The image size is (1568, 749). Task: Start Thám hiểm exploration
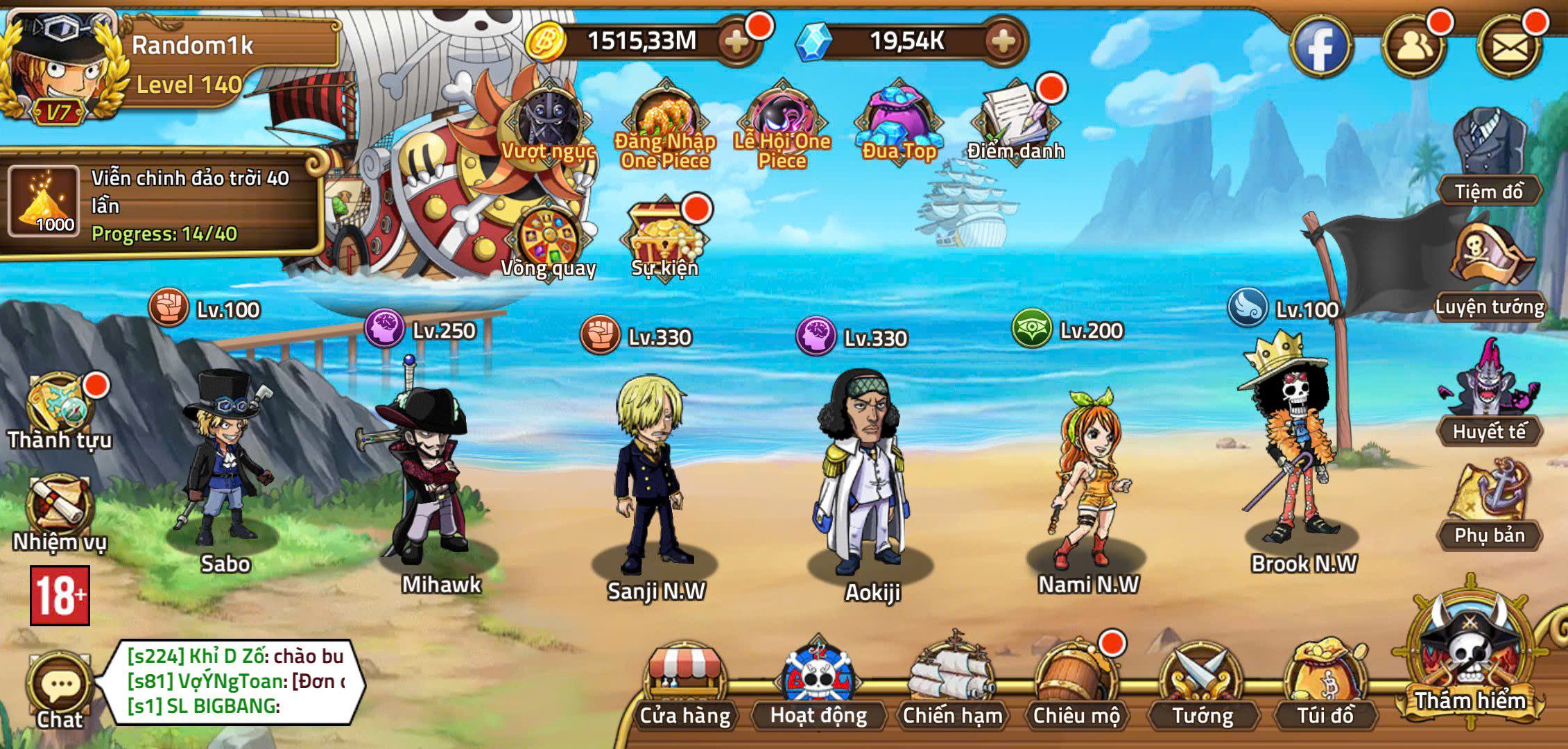(1470, 659)
